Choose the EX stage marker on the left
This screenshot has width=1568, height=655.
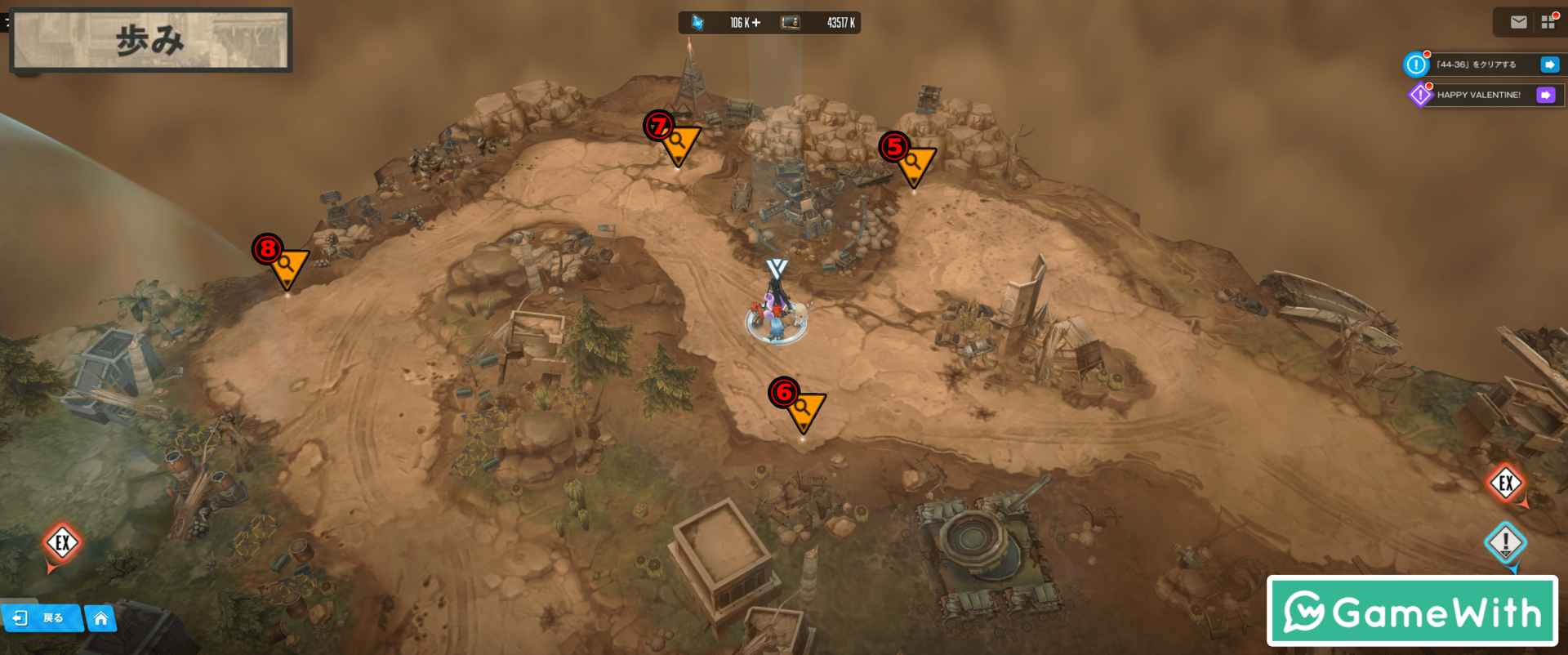[x=62, y=543]
